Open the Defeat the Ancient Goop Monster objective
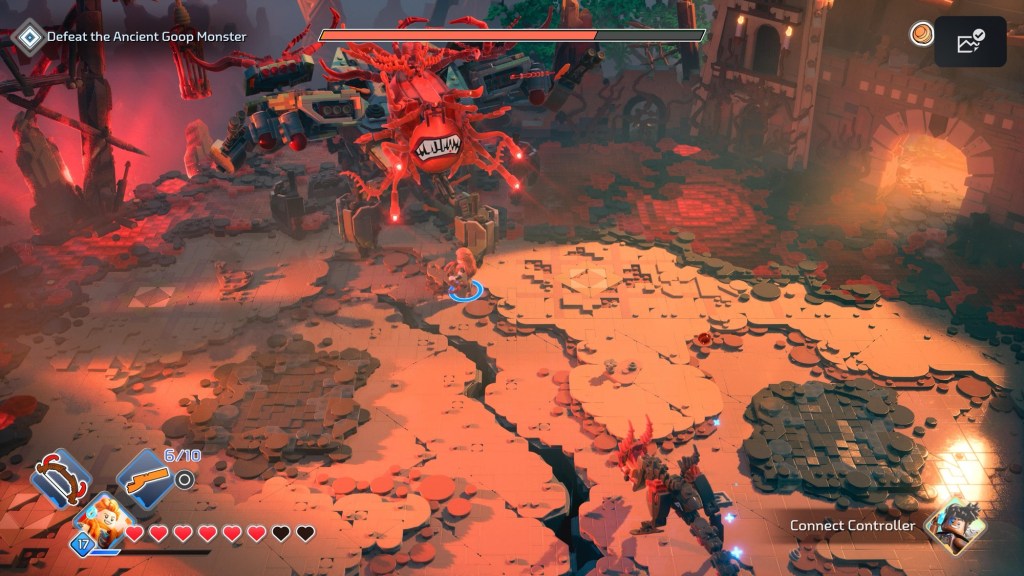The width and height of the screenshot is (1024, 576). 135,37
